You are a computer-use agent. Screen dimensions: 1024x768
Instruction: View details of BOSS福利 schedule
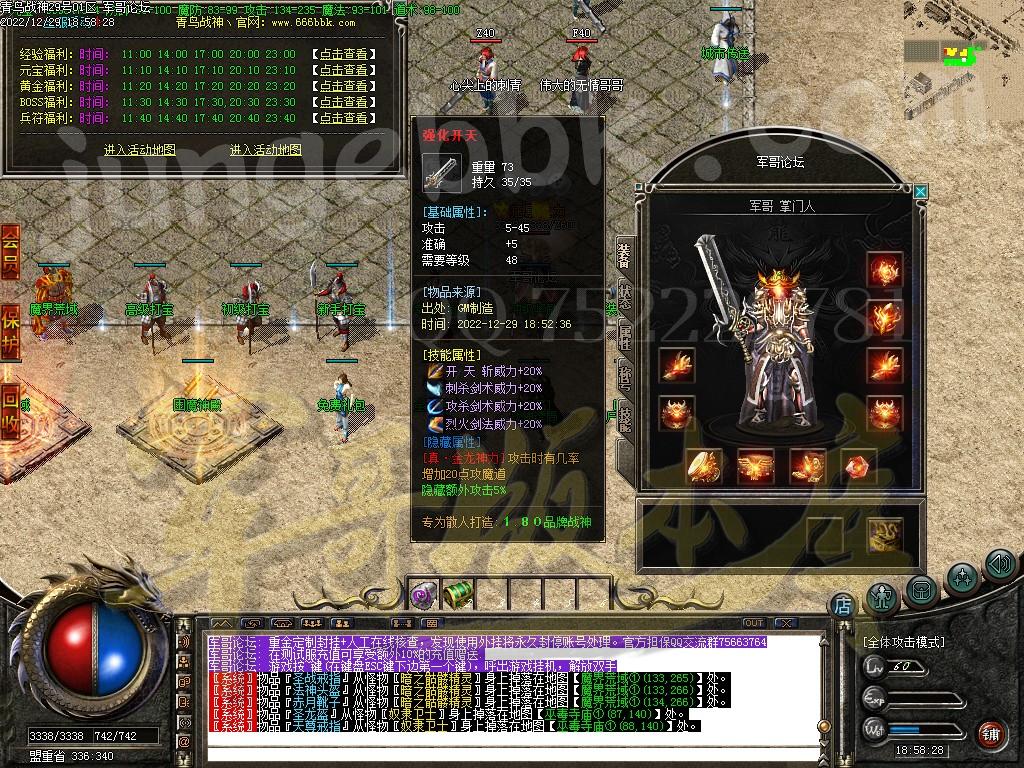click(341, 102)
